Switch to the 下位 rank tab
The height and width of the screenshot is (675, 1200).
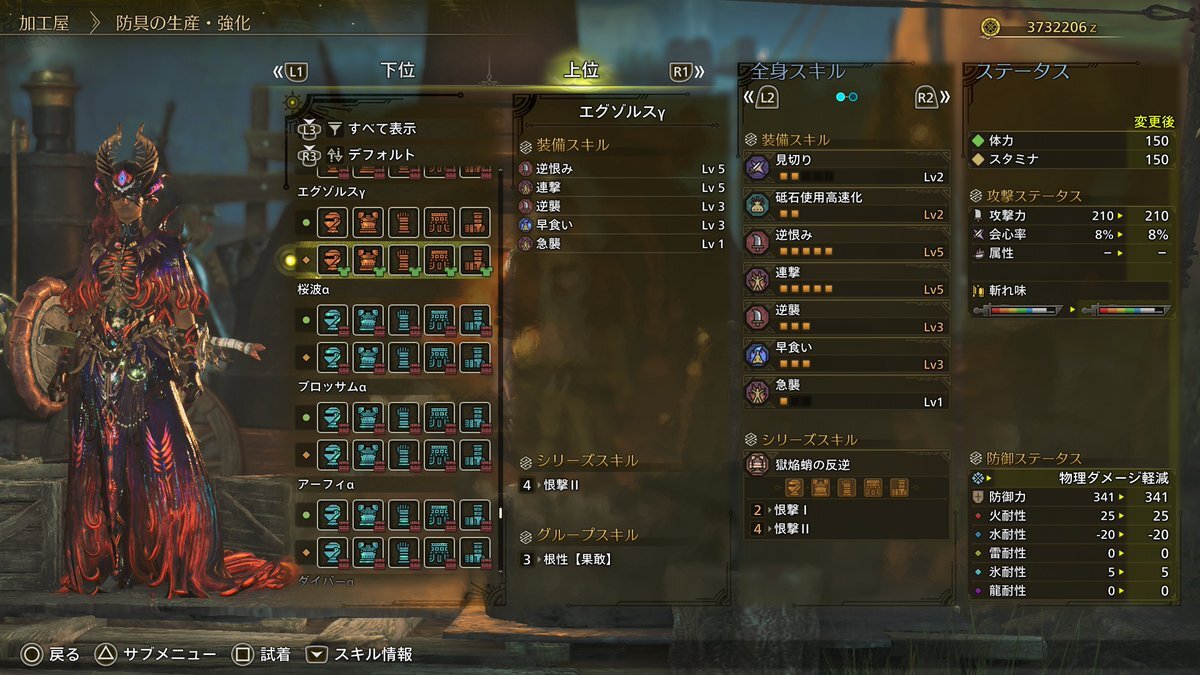(x=397, y=71)
